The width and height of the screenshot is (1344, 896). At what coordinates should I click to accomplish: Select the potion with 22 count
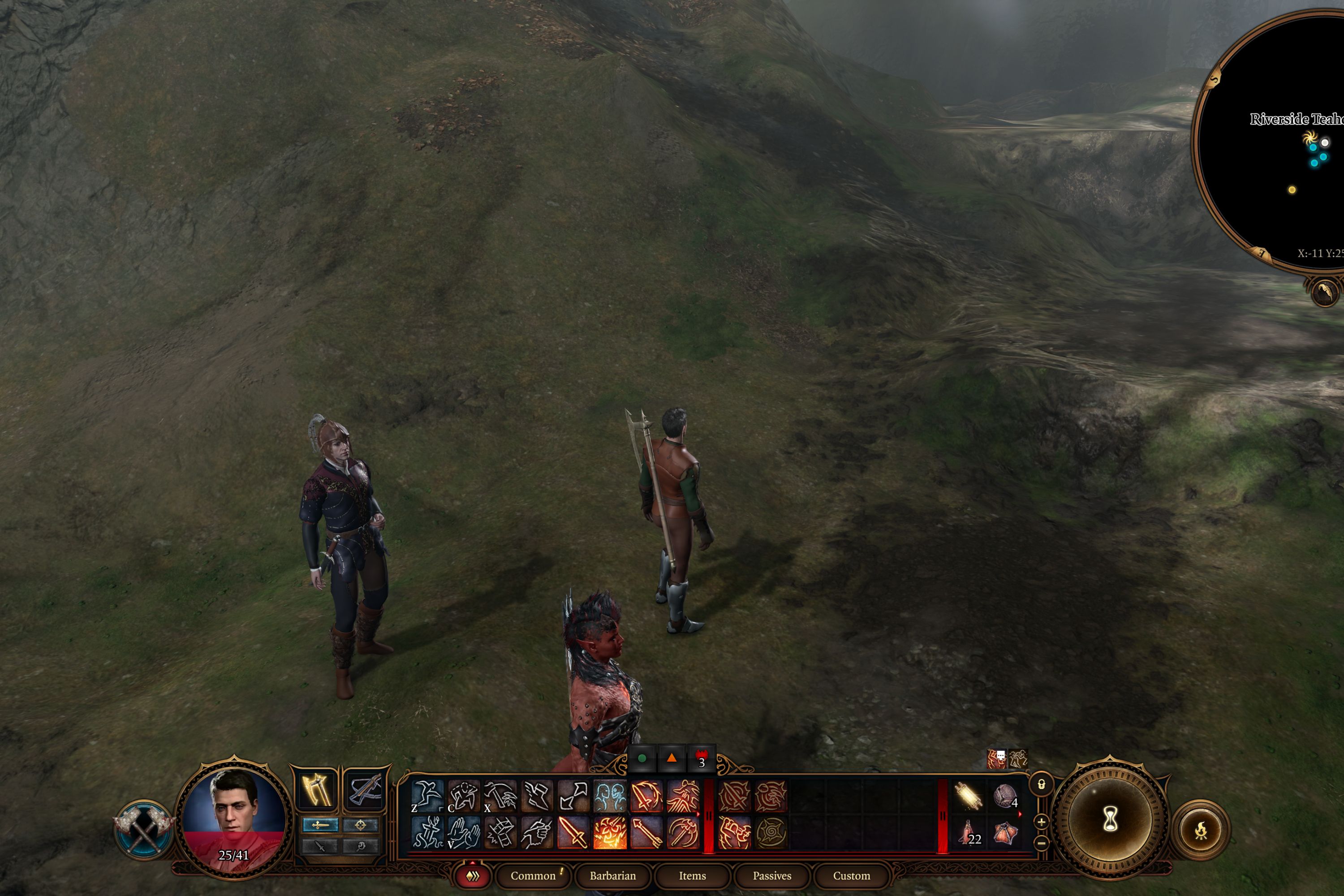click(x=968, y=832)
